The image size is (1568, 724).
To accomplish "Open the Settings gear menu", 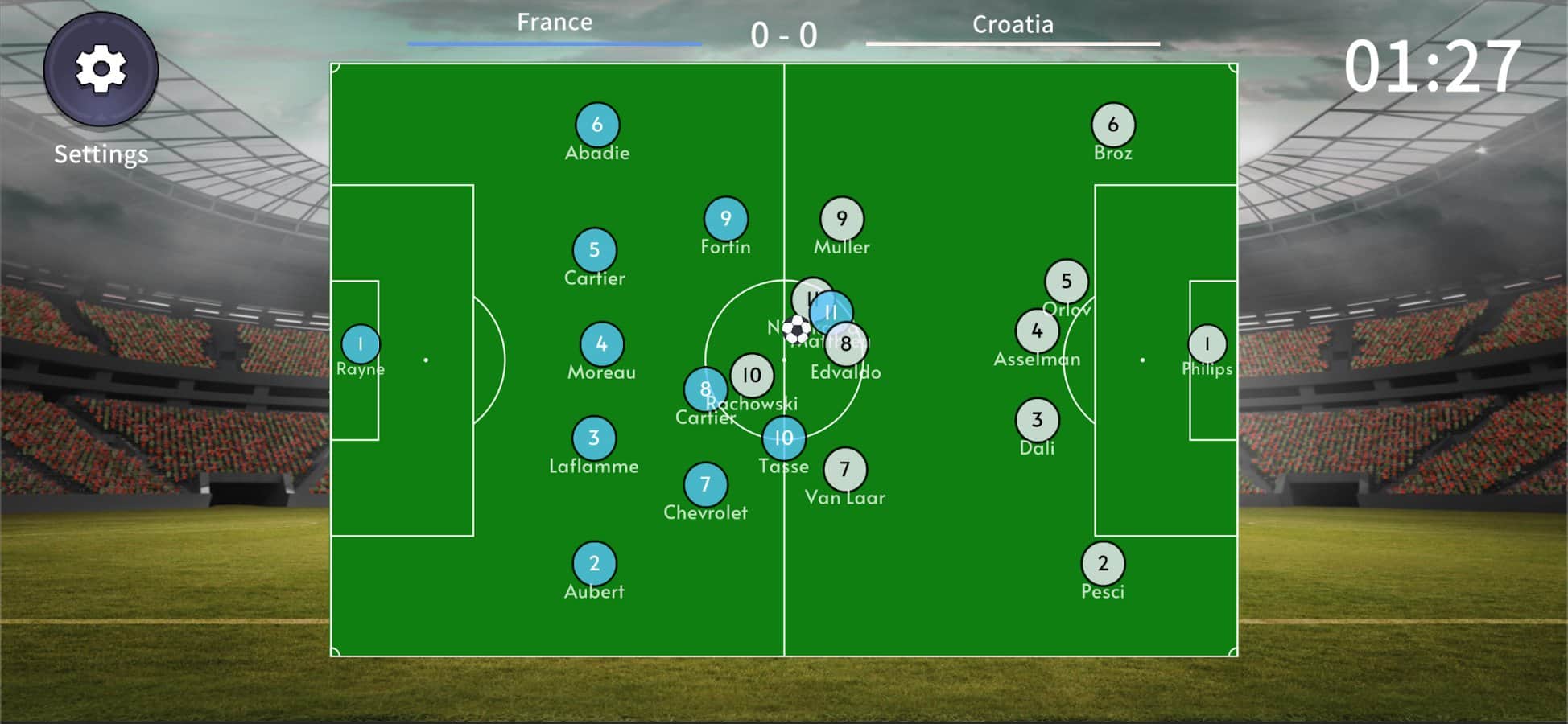I will coord(100,69).
